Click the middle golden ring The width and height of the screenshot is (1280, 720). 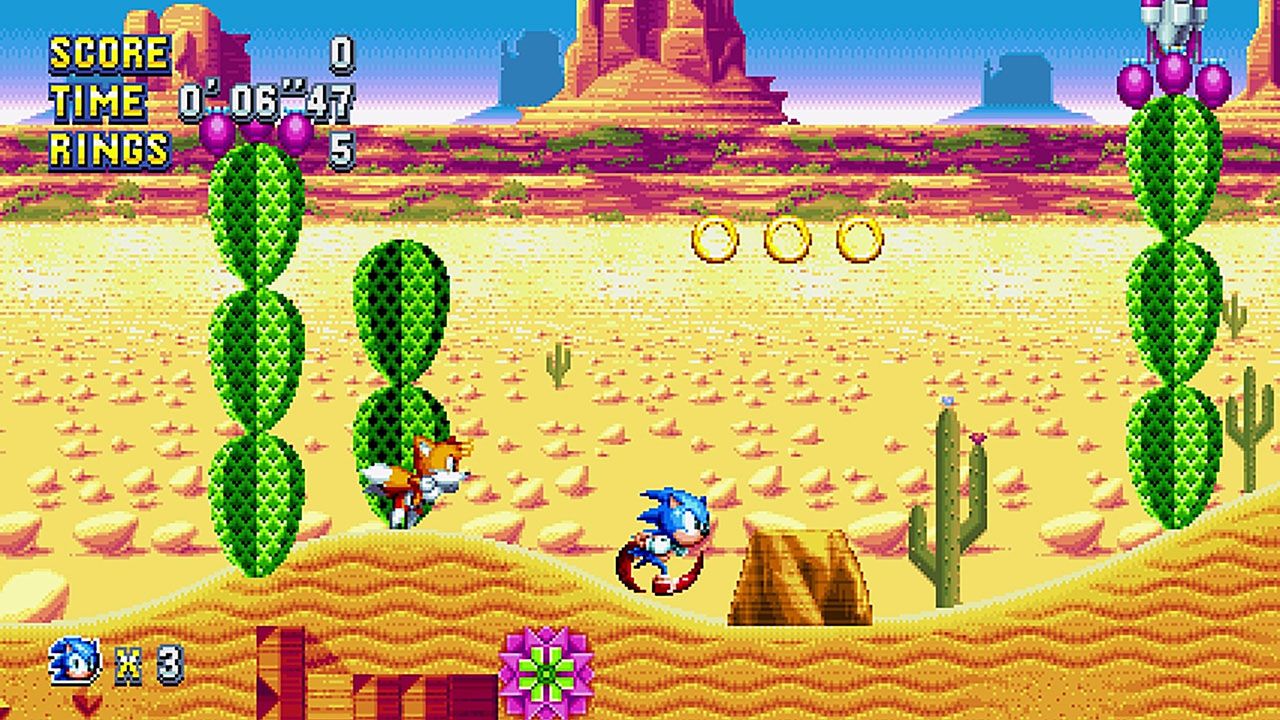click(785, 238)
